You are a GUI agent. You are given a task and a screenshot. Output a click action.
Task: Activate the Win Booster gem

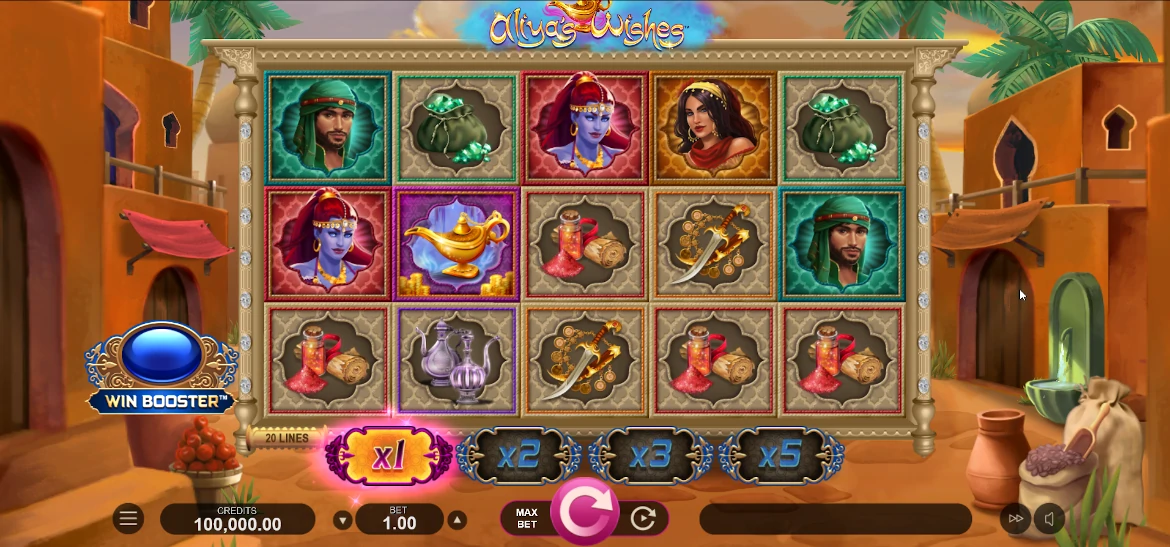coord(162,353)
